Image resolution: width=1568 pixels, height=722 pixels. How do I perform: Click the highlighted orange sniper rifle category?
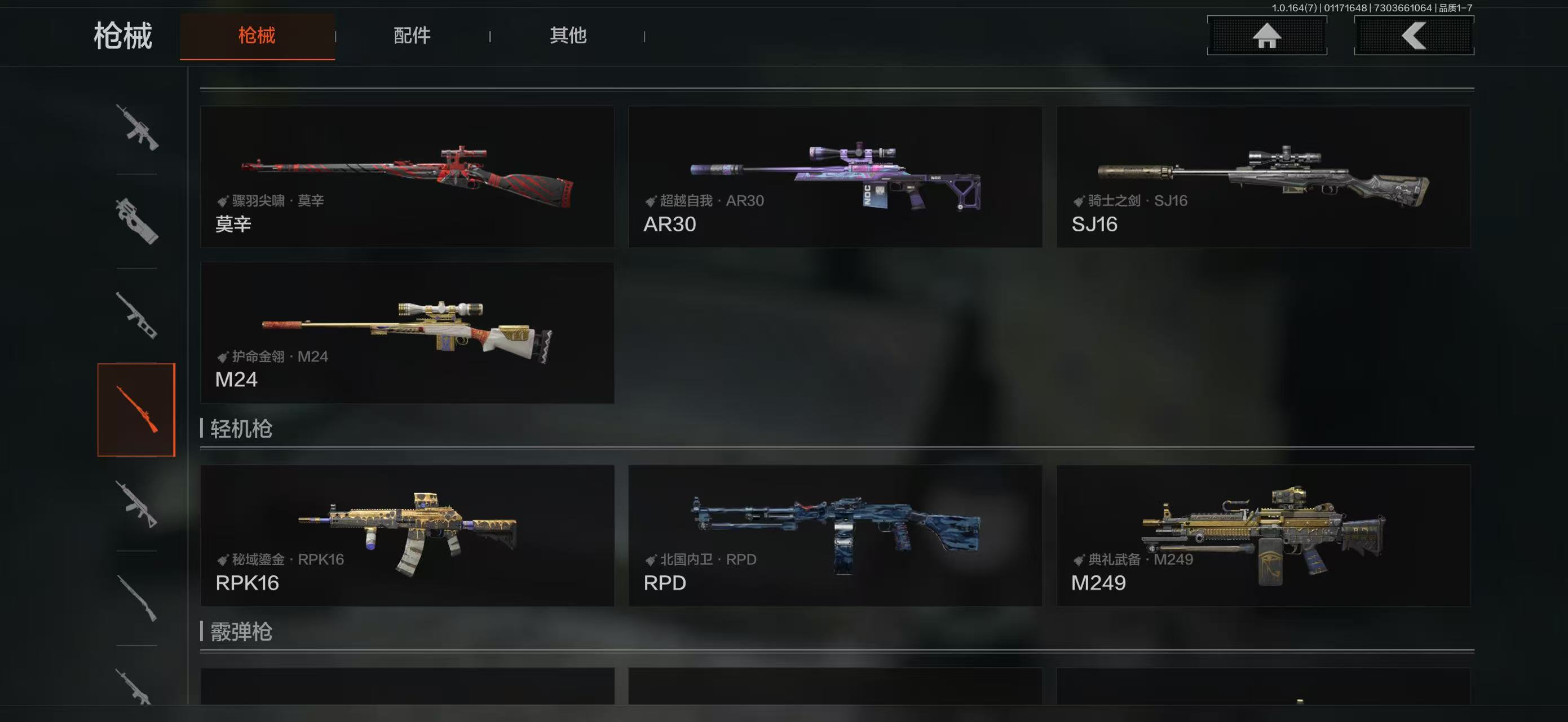(137, 409)
